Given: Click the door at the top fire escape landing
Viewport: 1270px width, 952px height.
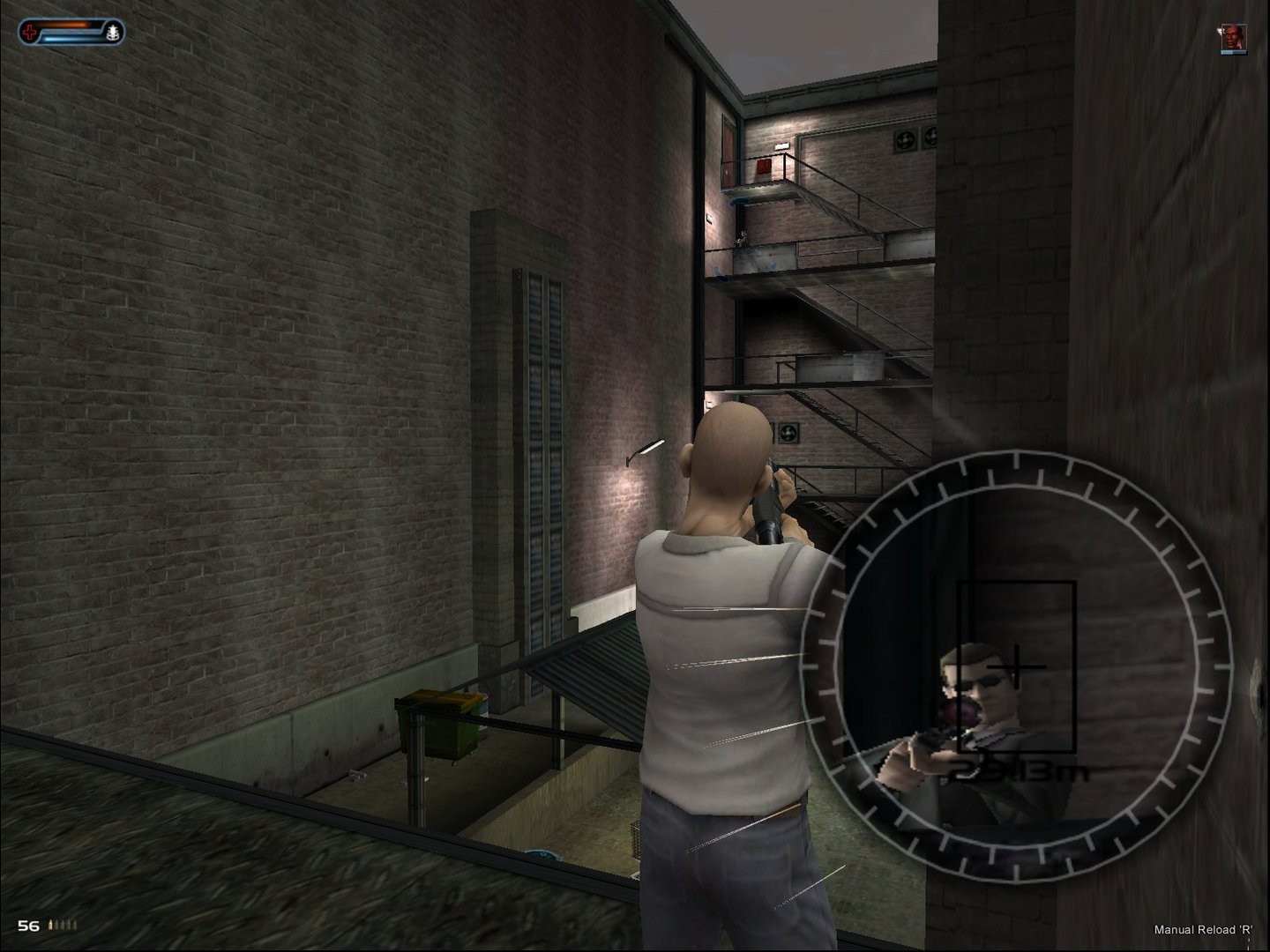Looking at the screenshot, I should coord(728,150).
